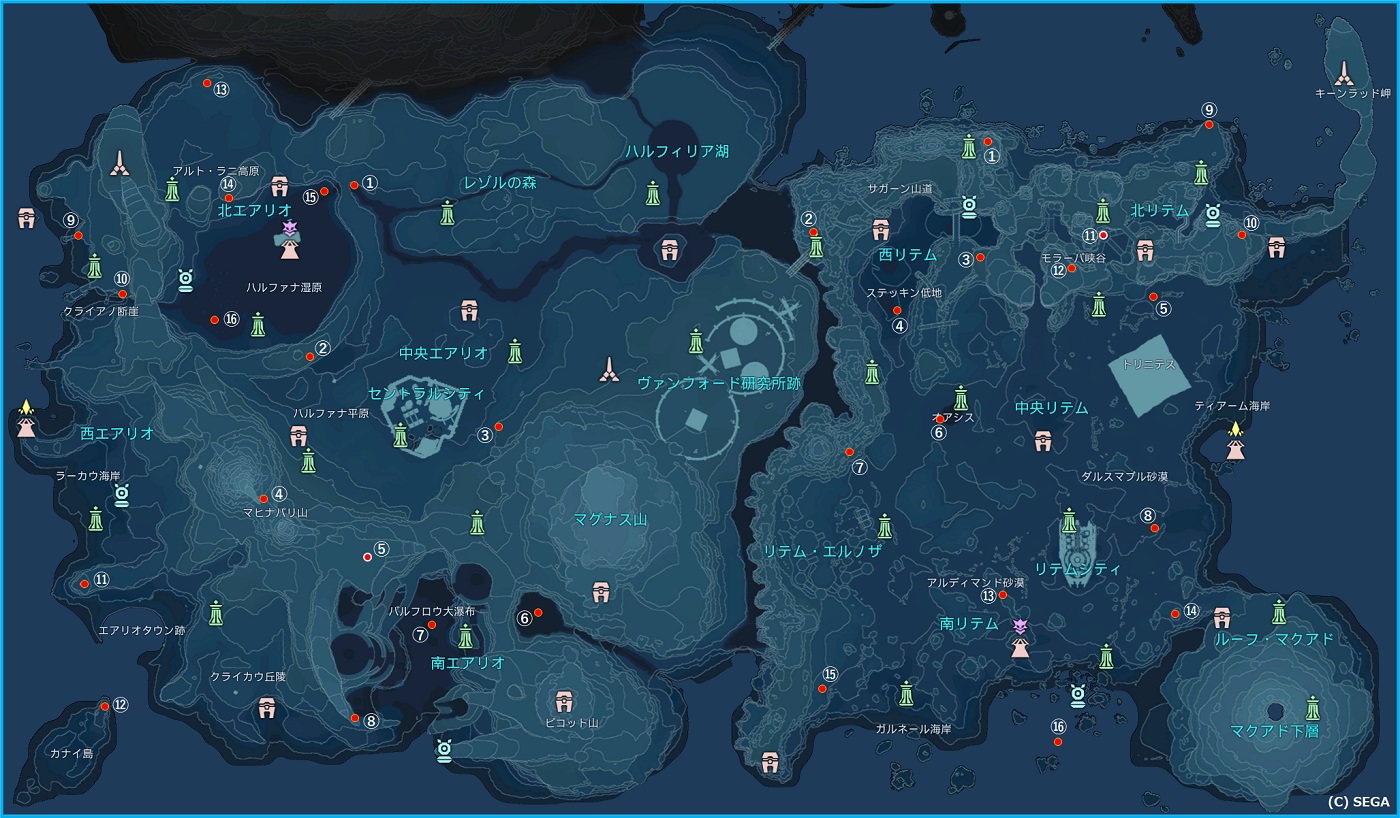Select the green device icon above マクアド下層
1400x818 pixels.
1313,708
